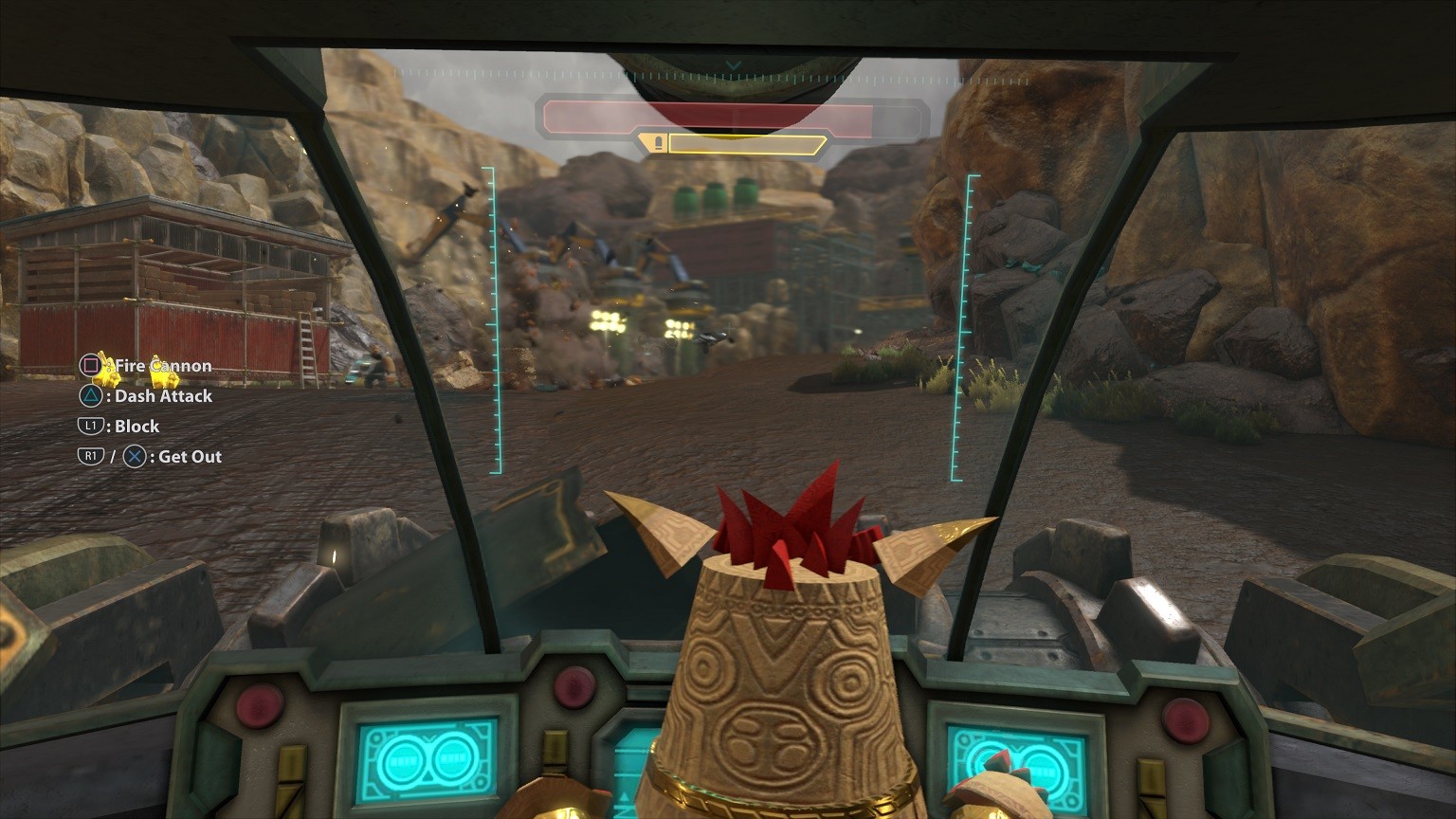Click the R1 button prompt icon
Screen dimensions: 1456x819
pyautogui.click(x=91, y=456)
